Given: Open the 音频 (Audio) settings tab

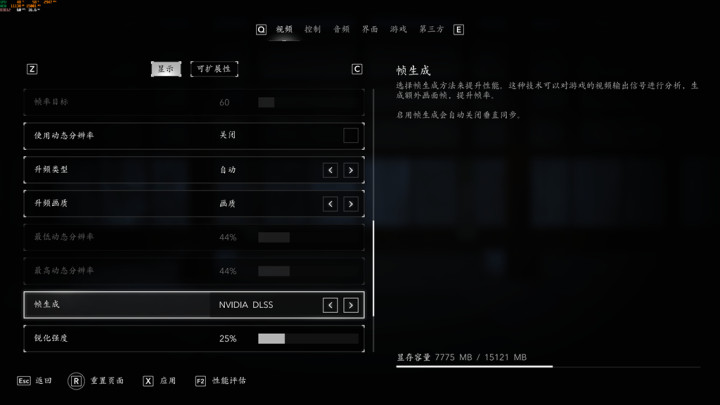Looking at the screenshot, I should click(x=341, y=30).
